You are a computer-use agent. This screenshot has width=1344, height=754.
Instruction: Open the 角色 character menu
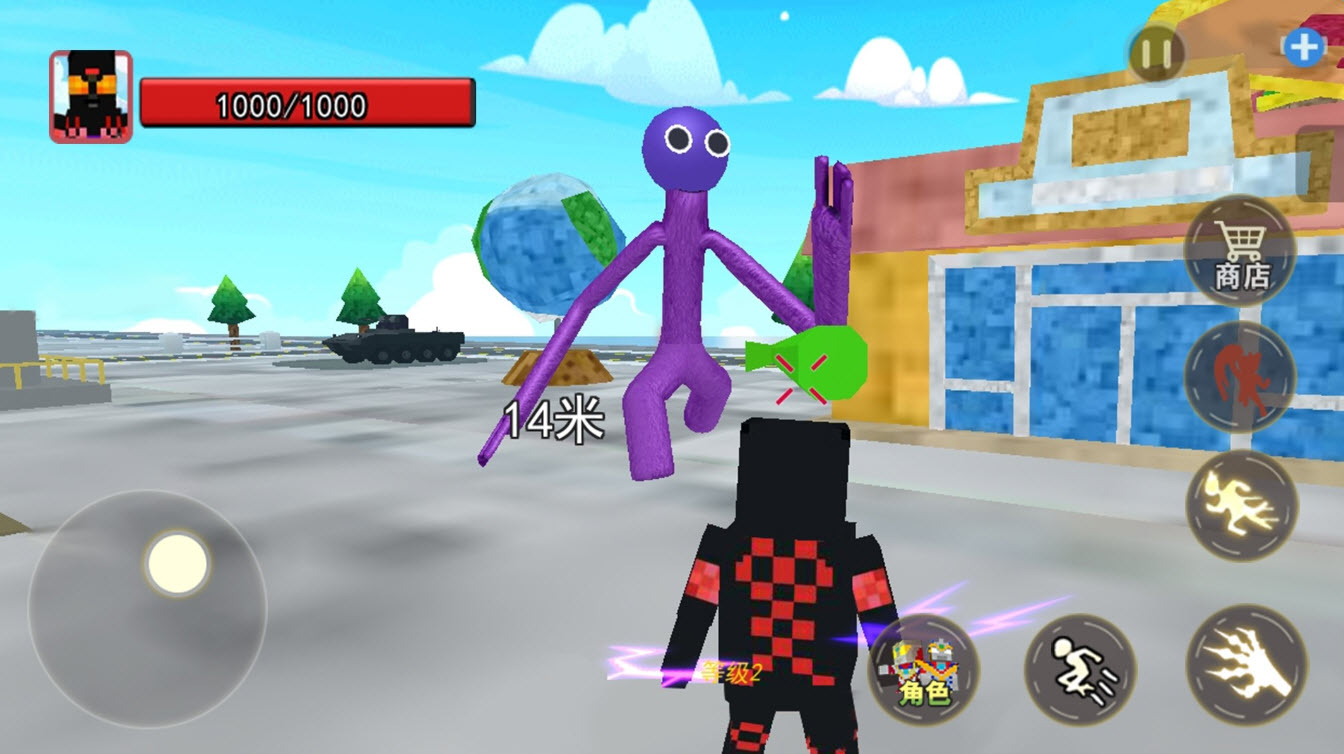point(923,668)
